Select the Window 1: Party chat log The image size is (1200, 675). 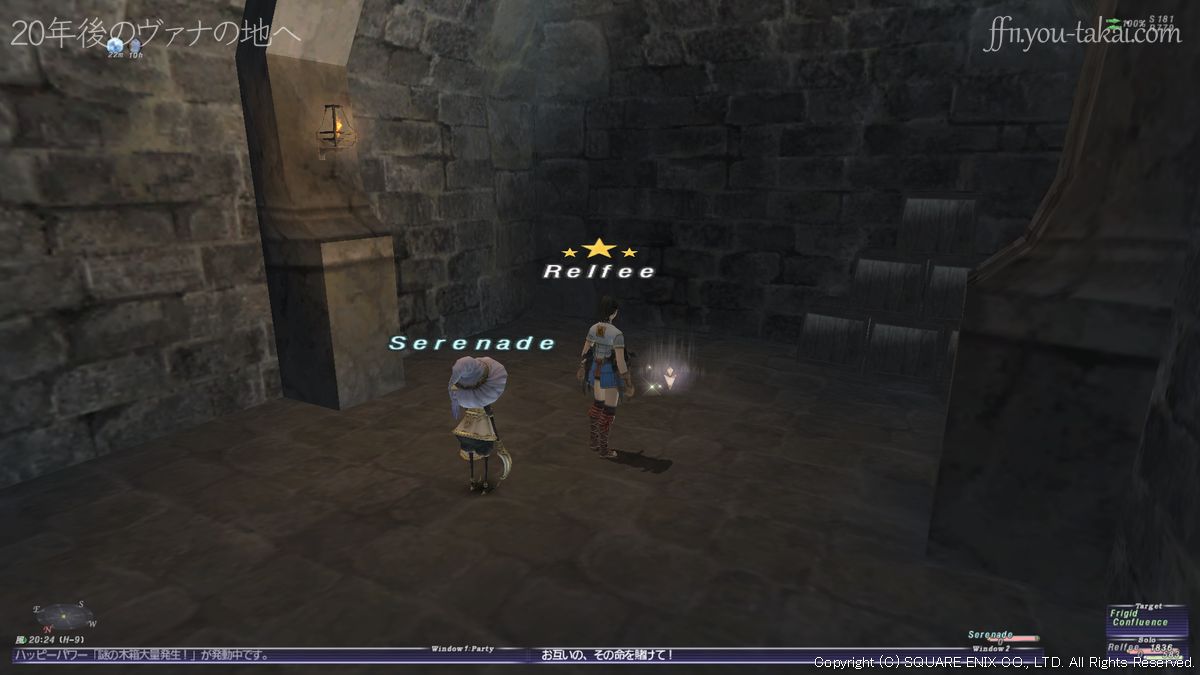pyautogui.click(x=270, y=655)
